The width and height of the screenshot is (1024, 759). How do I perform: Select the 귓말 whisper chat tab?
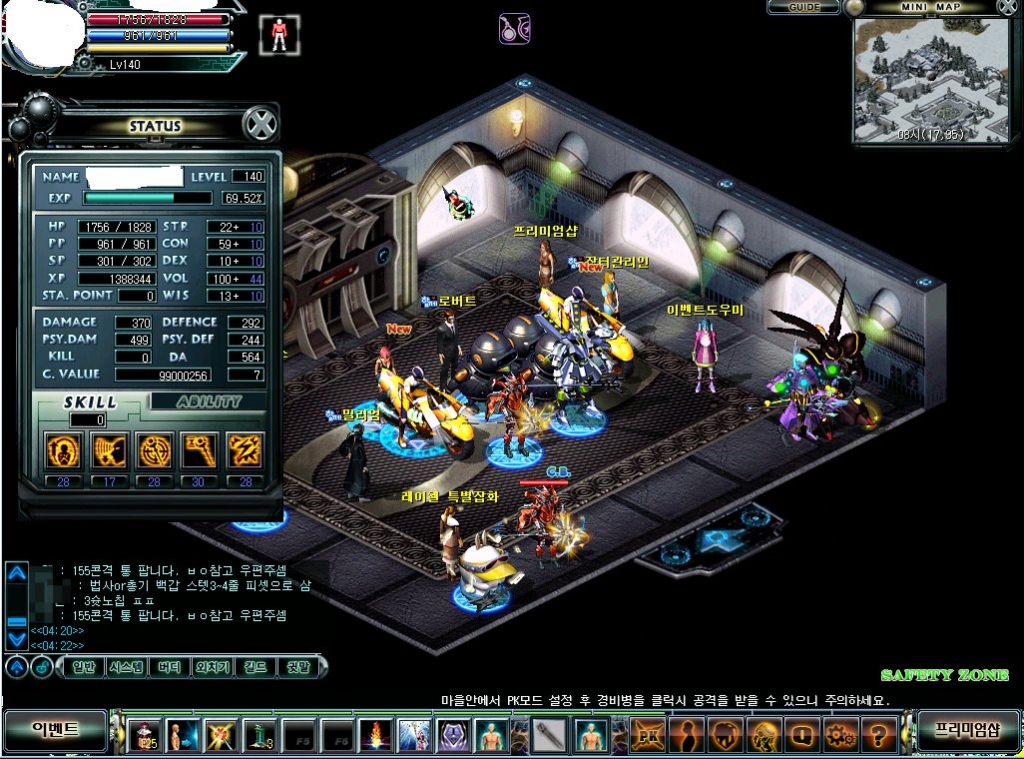(299, 667)
